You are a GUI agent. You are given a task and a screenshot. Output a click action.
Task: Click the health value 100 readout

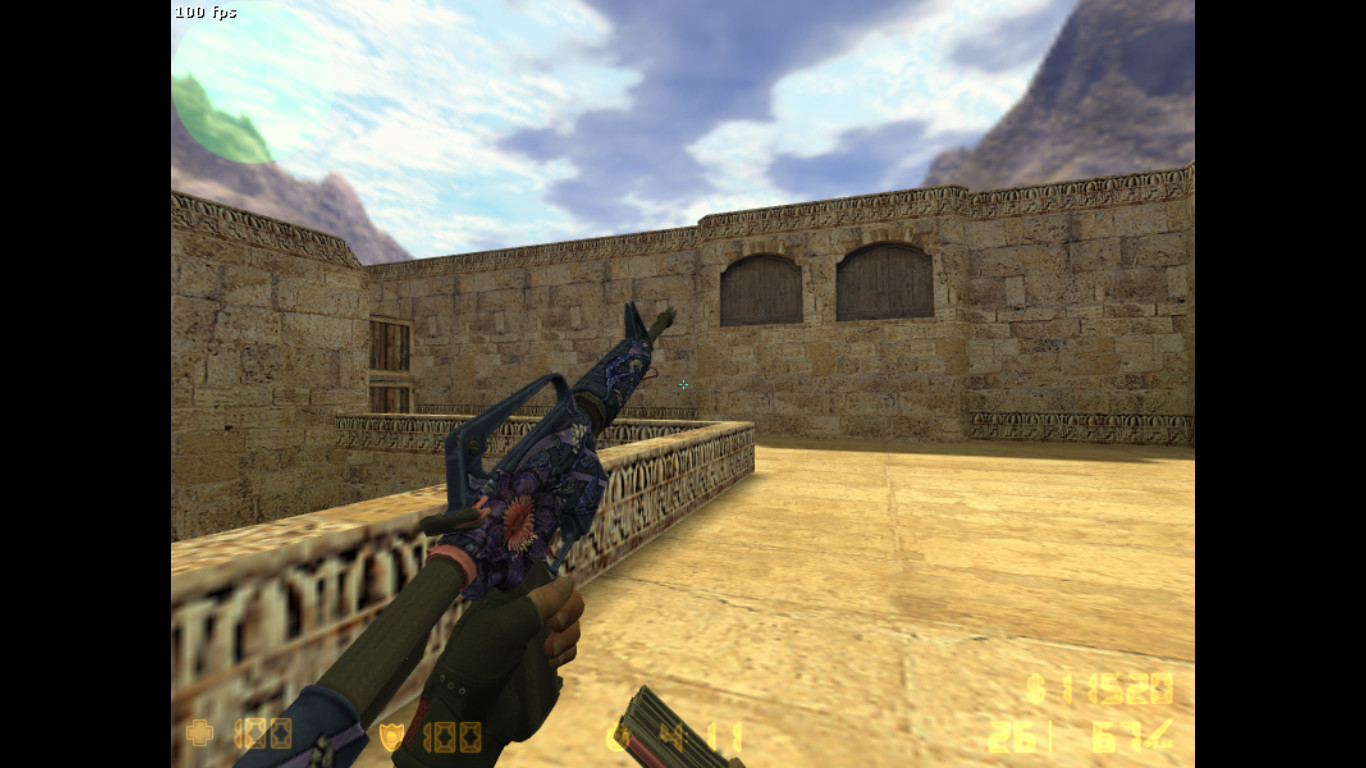pos(262,734)
